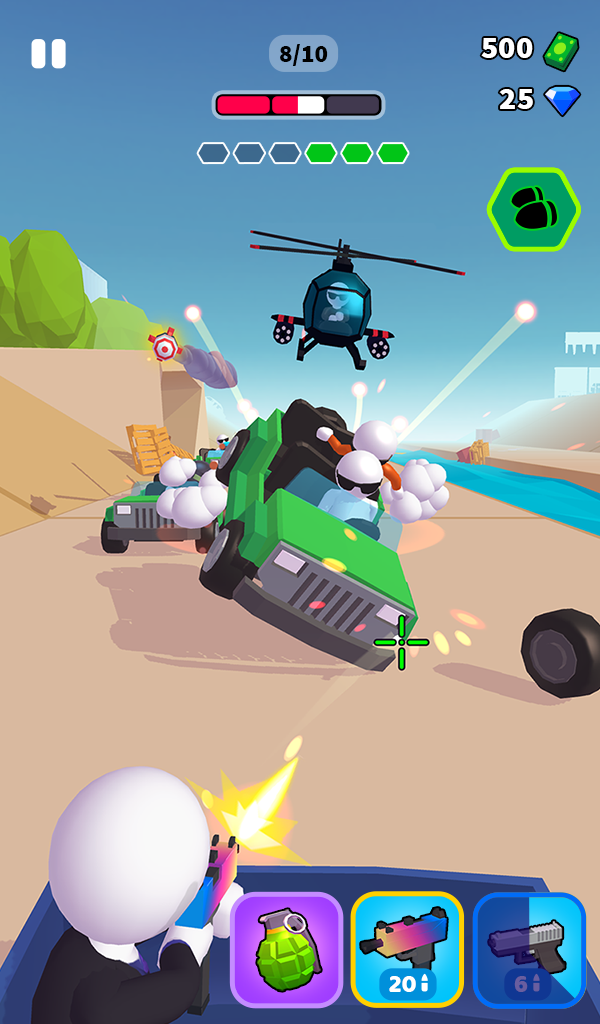Activate the green hexagon bullets ability
Viewport: 600px width, 1024px height.
pyautogui.click(x=534, y=209)
